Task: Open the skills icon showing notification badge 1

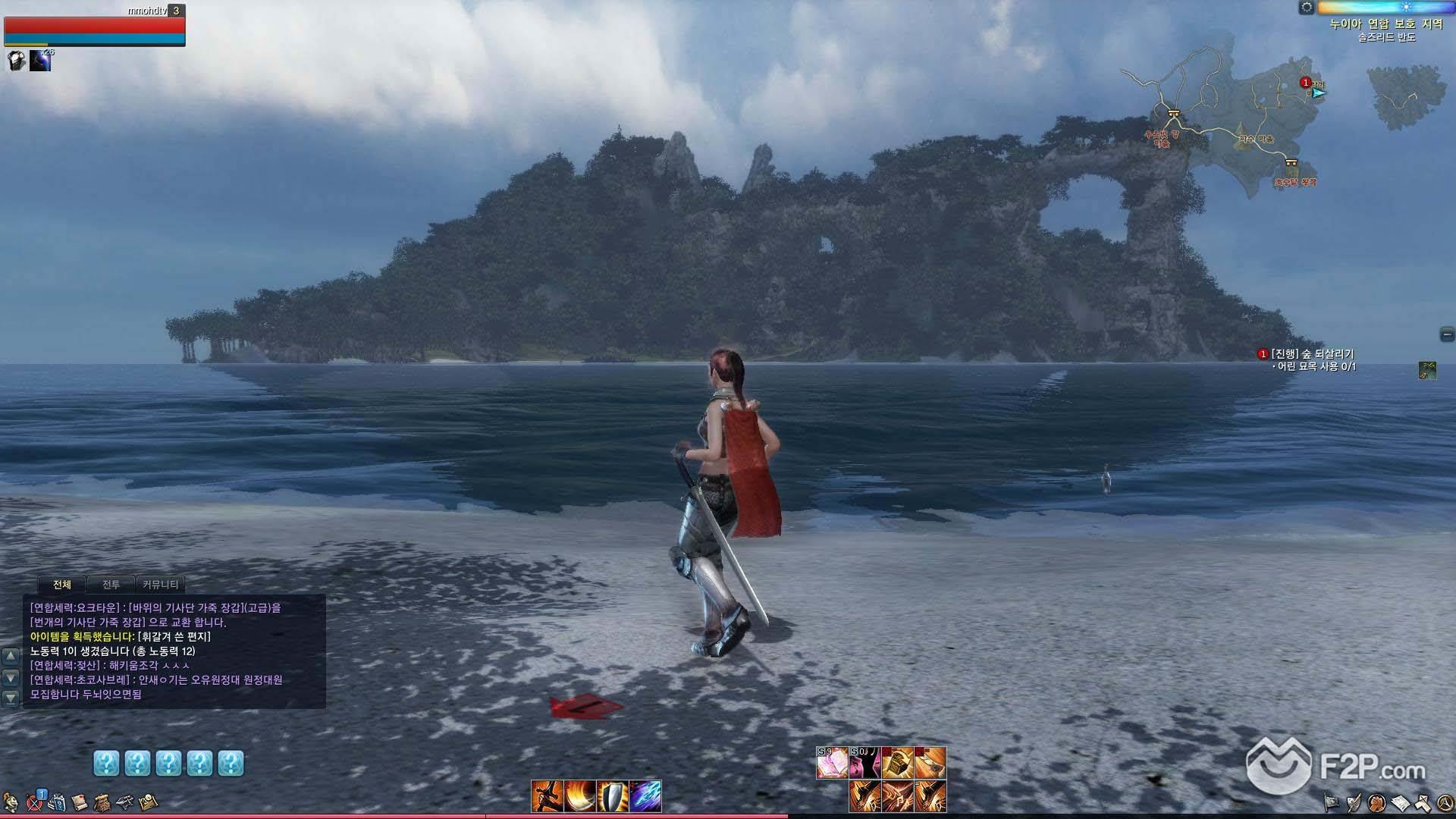Action: [x=33, y=802]
